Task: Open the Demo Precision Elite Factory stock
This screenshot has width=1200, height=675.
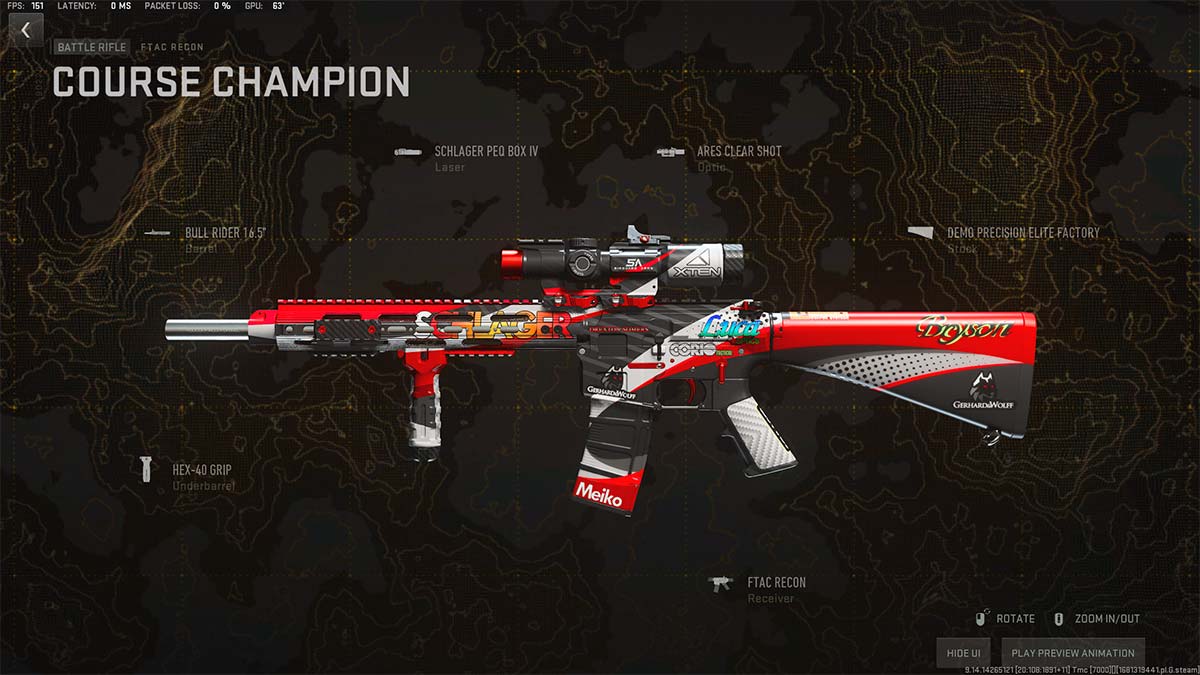Action: point(1022,233)
